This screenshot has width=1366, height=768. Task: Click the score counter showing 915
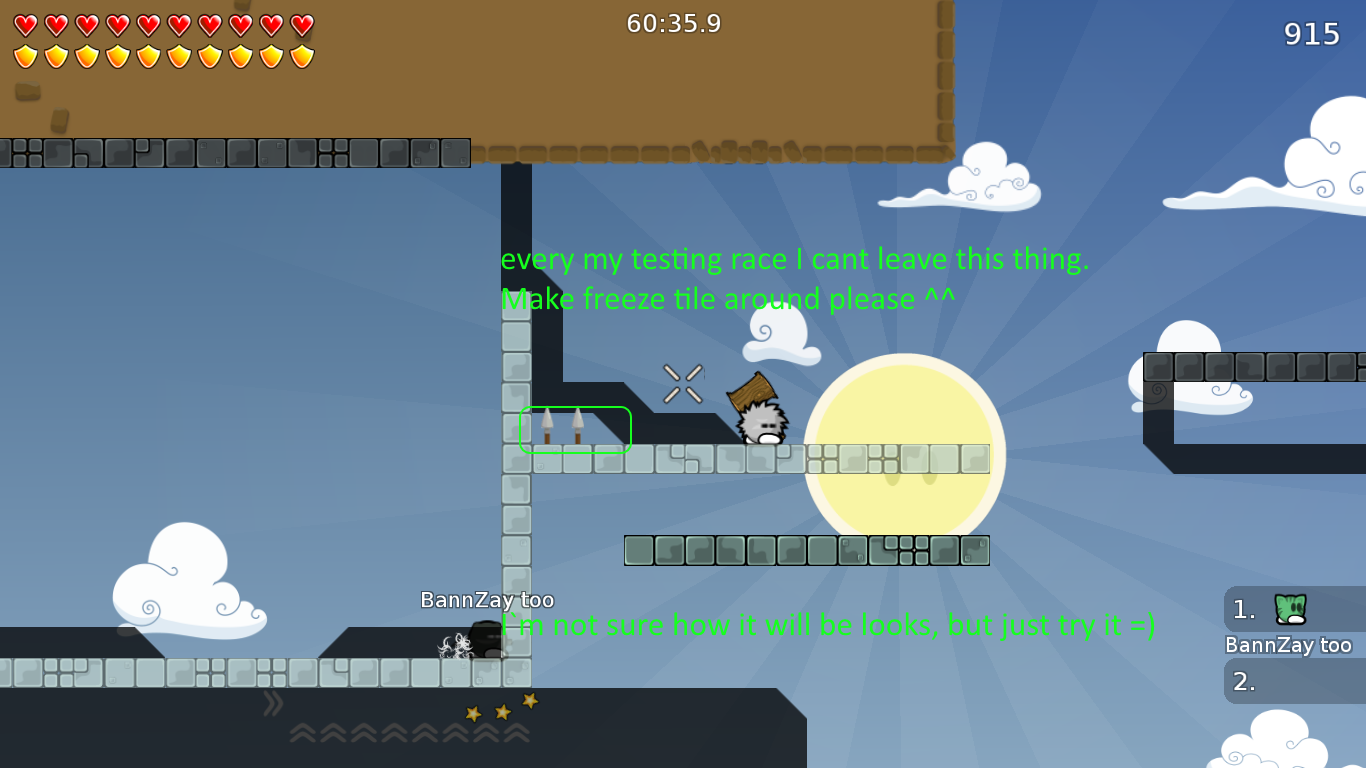(x=1311, y=34)
